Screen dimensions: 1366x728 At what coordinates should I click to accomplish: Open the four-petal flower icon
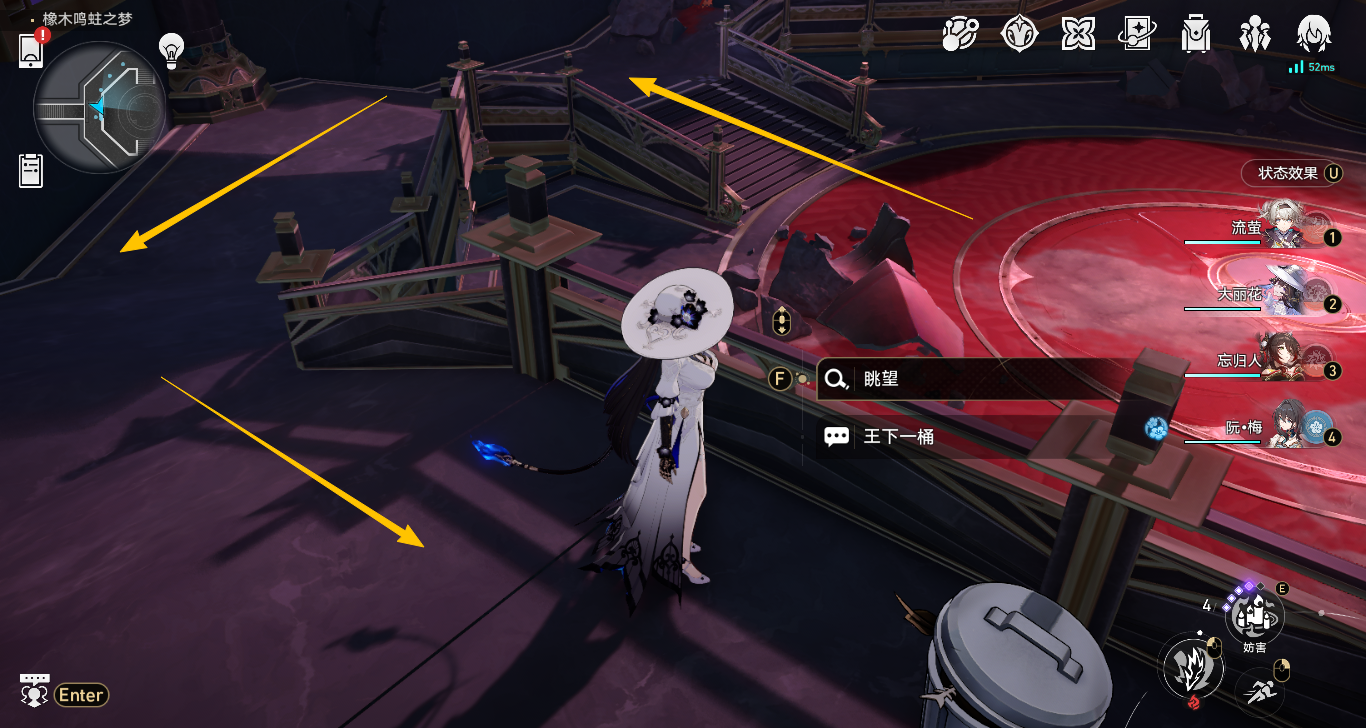tap(1077, 35)
